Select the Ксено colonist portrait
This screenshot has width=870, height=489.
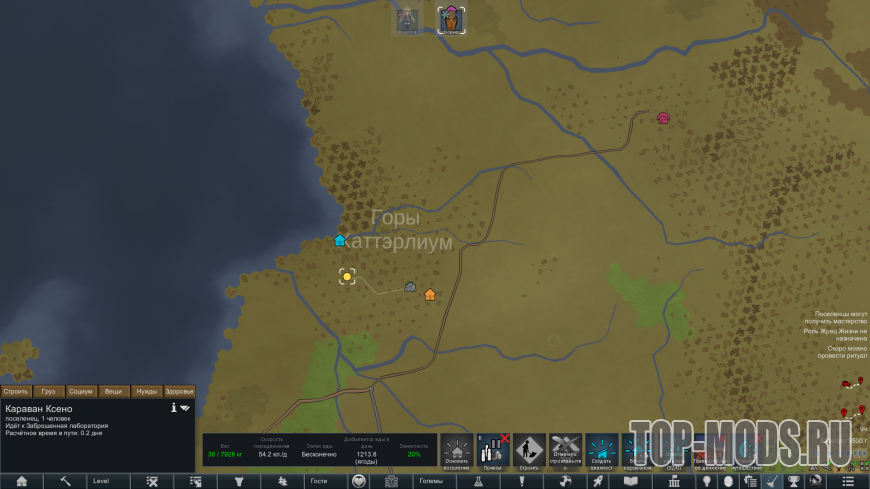pos(452,20)
